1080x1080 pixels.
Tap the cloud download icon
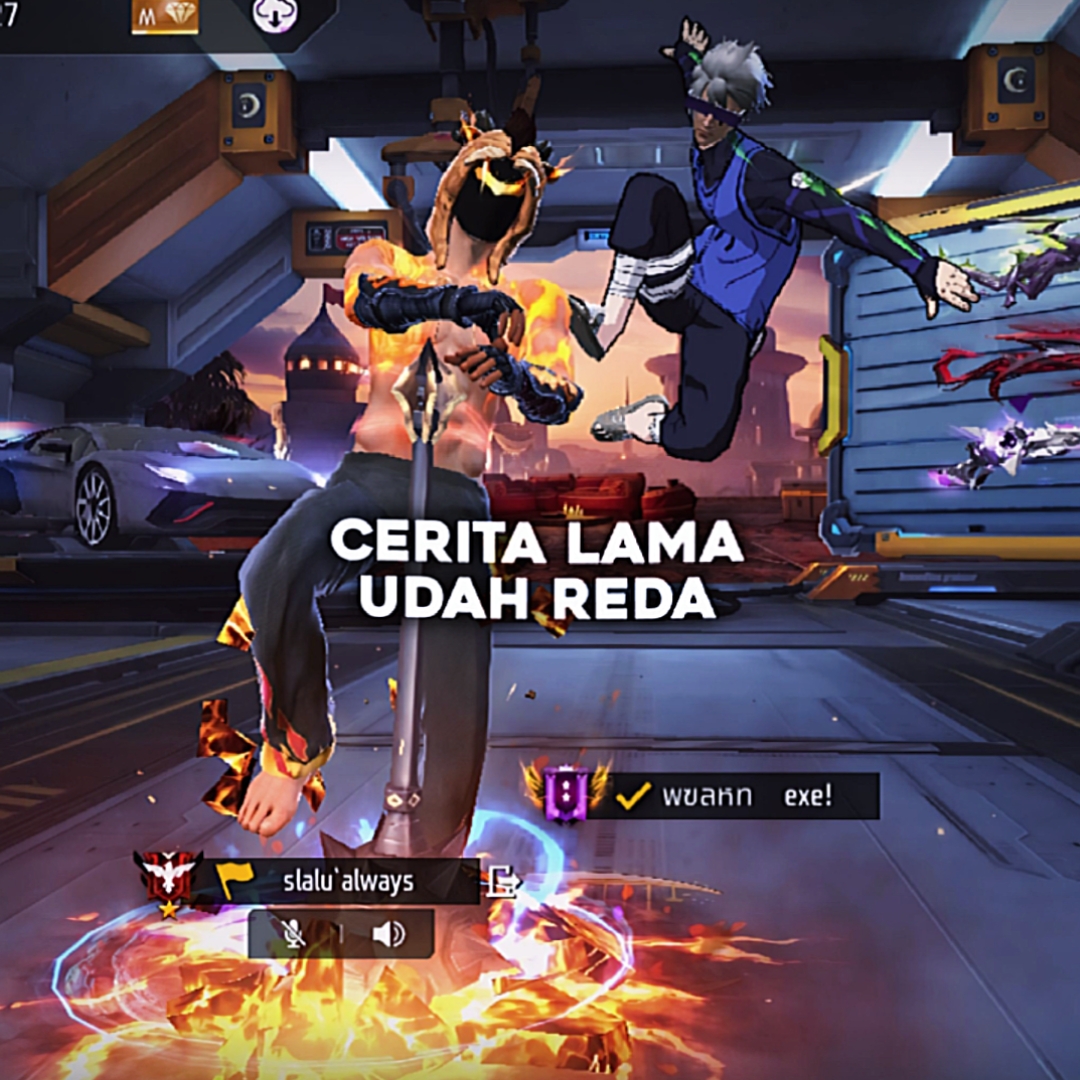point(273,17)
